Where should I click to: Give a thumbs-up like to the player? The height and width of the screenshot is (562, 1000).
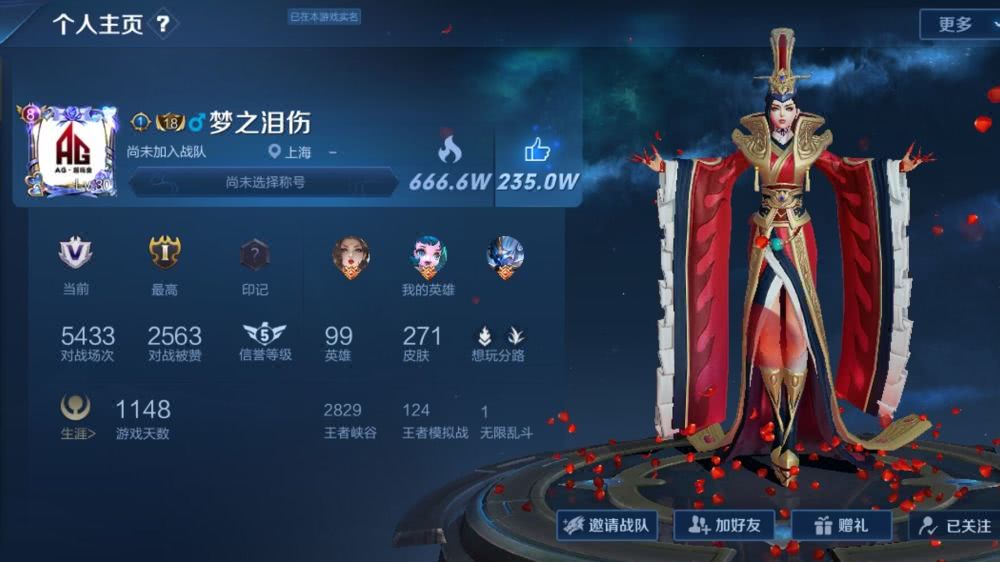coord(538,151)
